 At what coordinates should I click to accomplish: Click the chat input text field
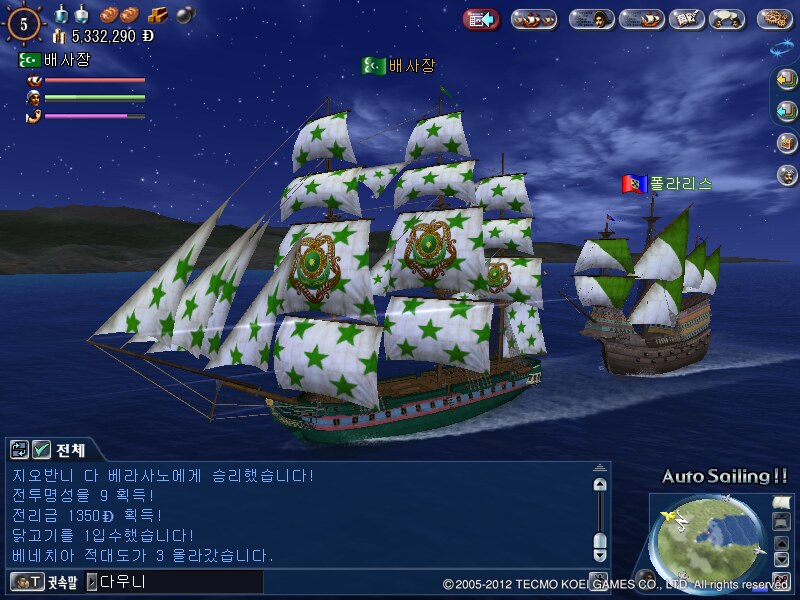coord(180,581)
